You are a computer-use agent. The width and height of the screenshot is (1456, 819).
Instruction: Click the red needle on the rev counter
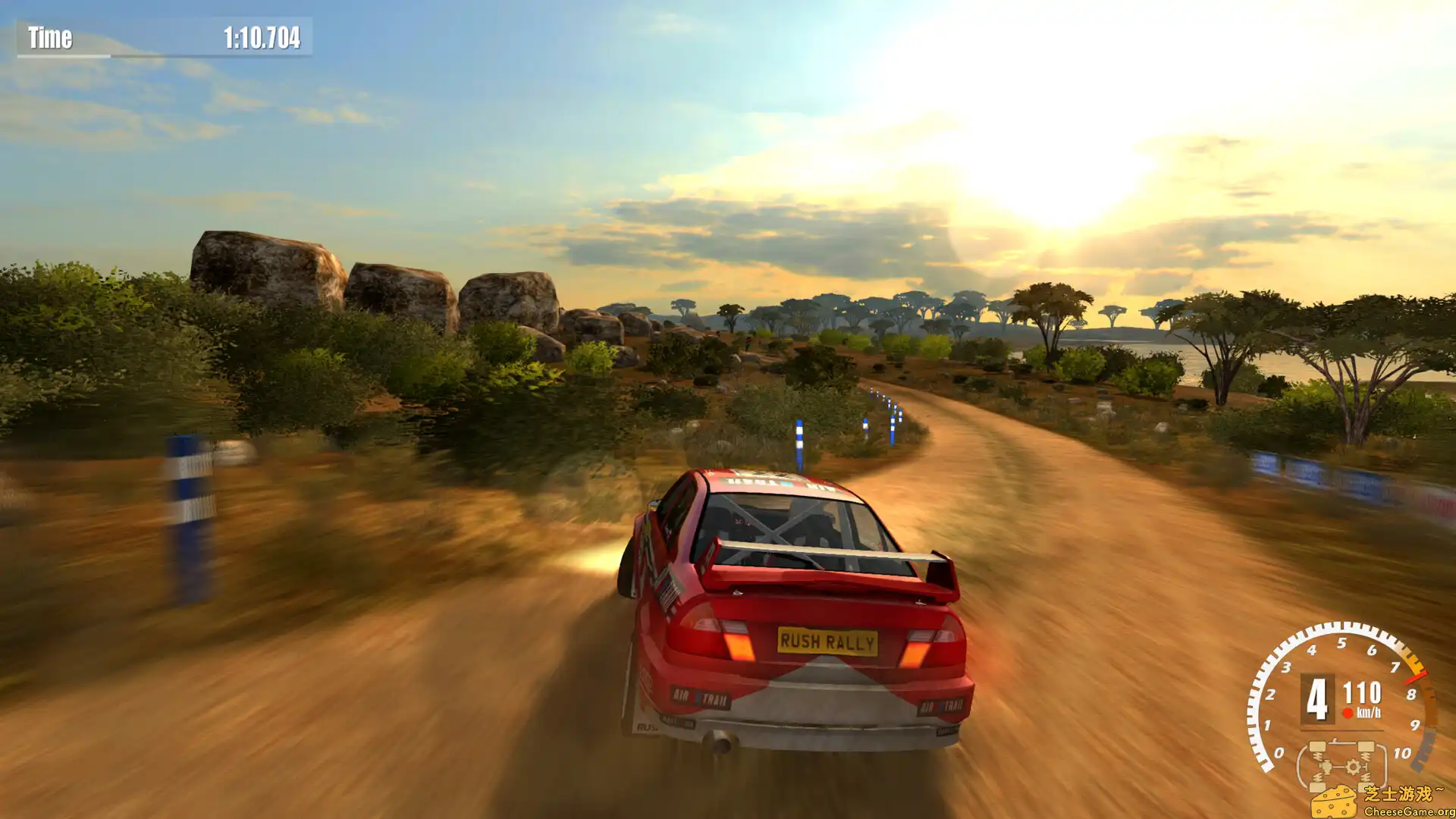1414,679
